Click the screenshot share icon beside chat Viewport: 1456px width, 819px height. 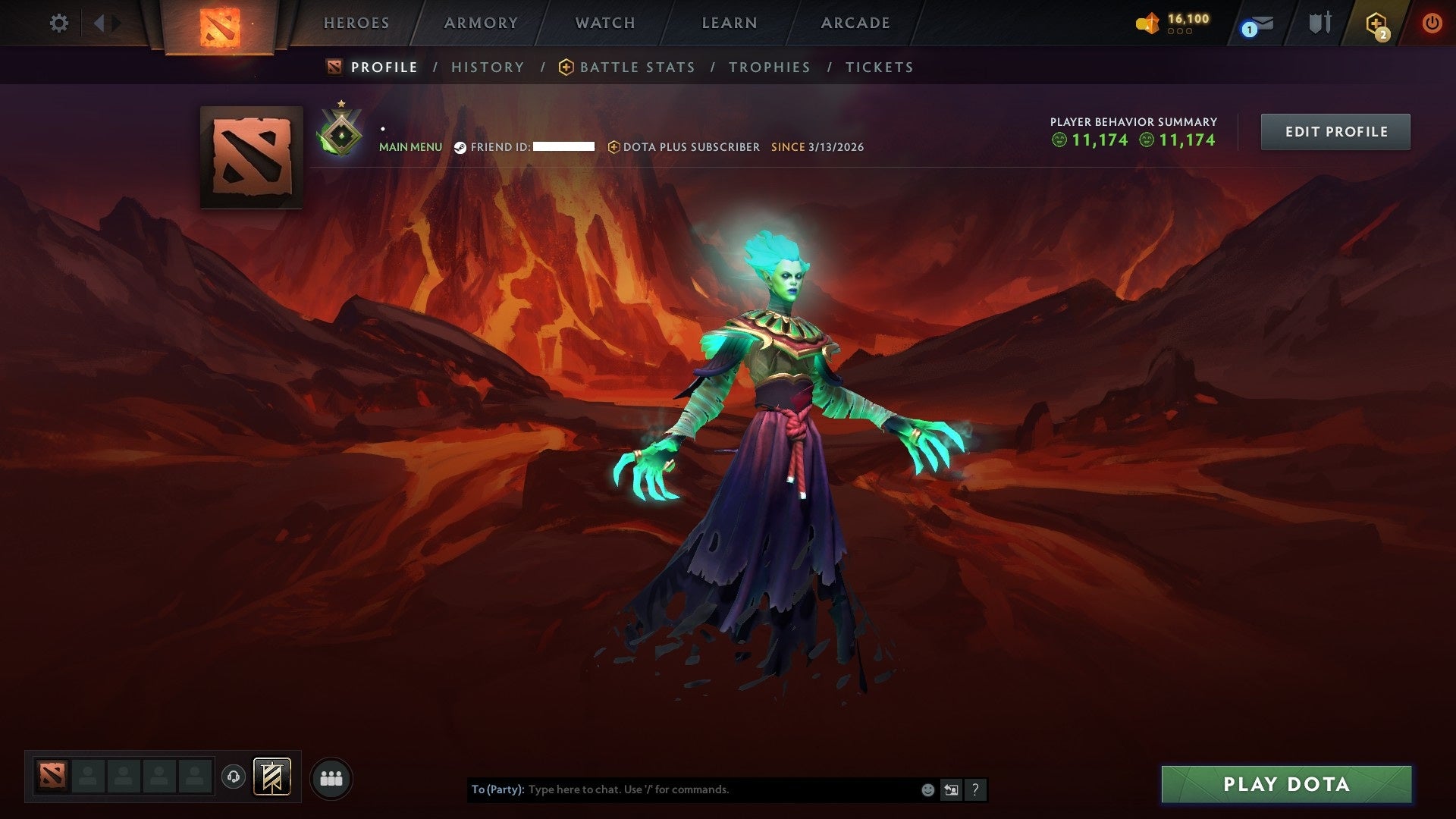point(951,789)
